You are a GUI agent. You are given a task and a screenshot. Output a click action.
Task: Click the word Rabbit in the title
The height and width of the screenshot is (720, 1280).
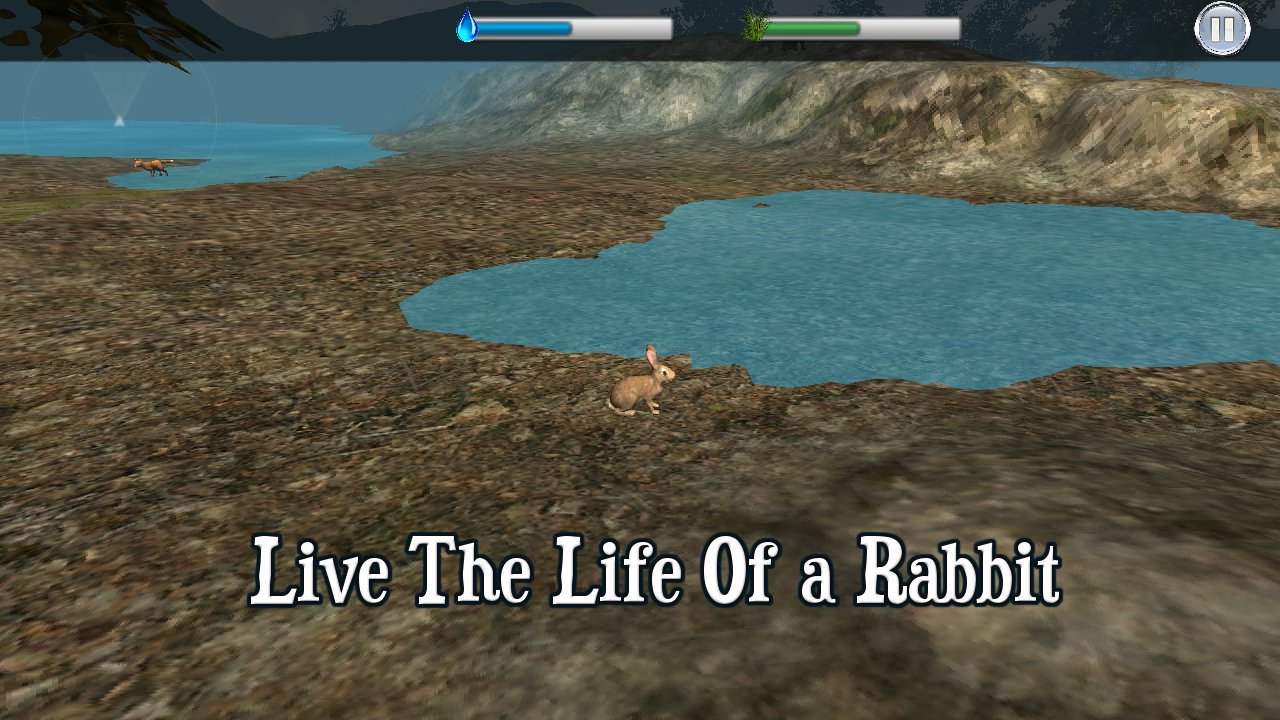[960, 570]
